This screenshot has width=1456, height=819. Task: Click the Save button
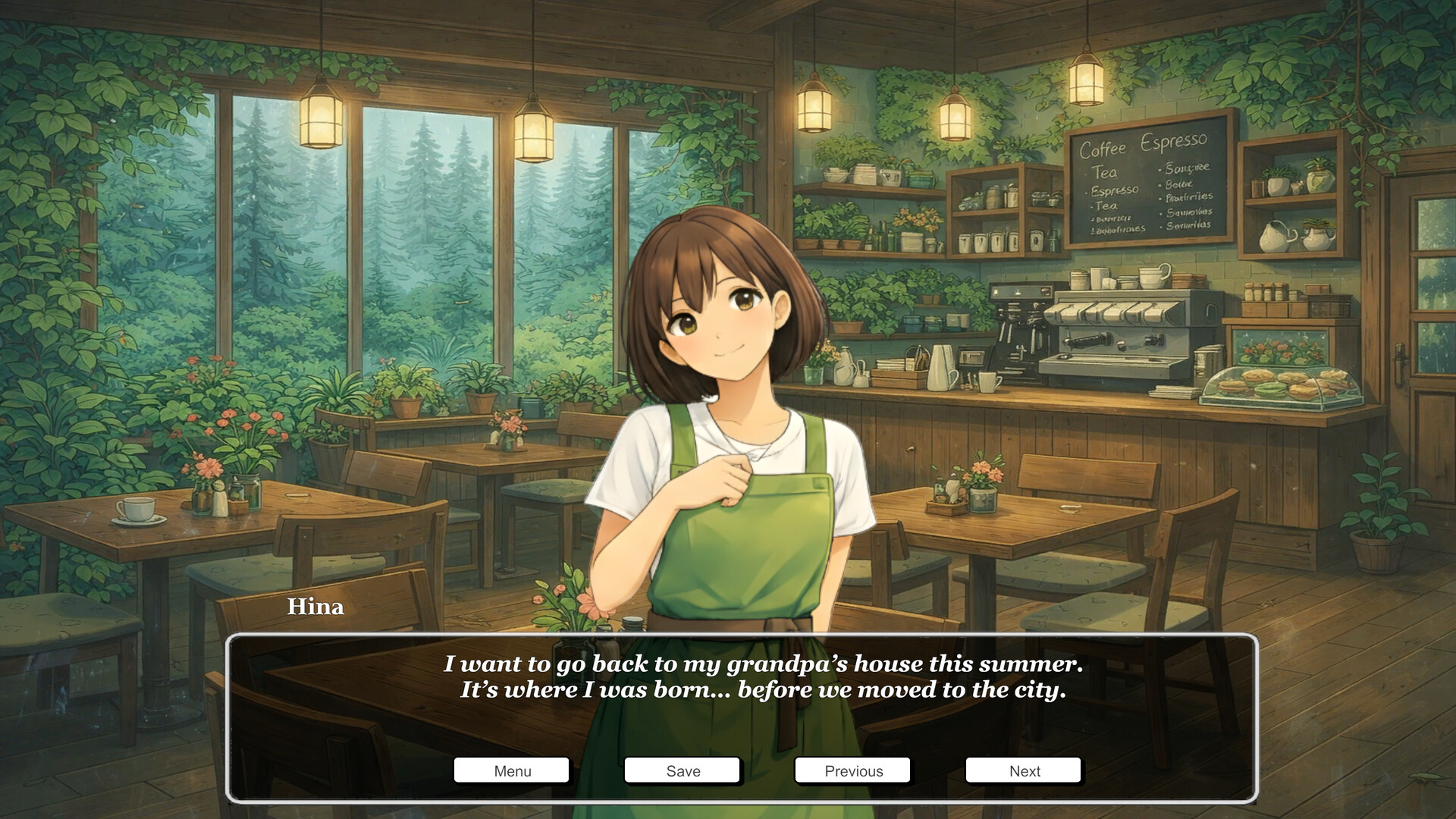[x=682, y=770]
